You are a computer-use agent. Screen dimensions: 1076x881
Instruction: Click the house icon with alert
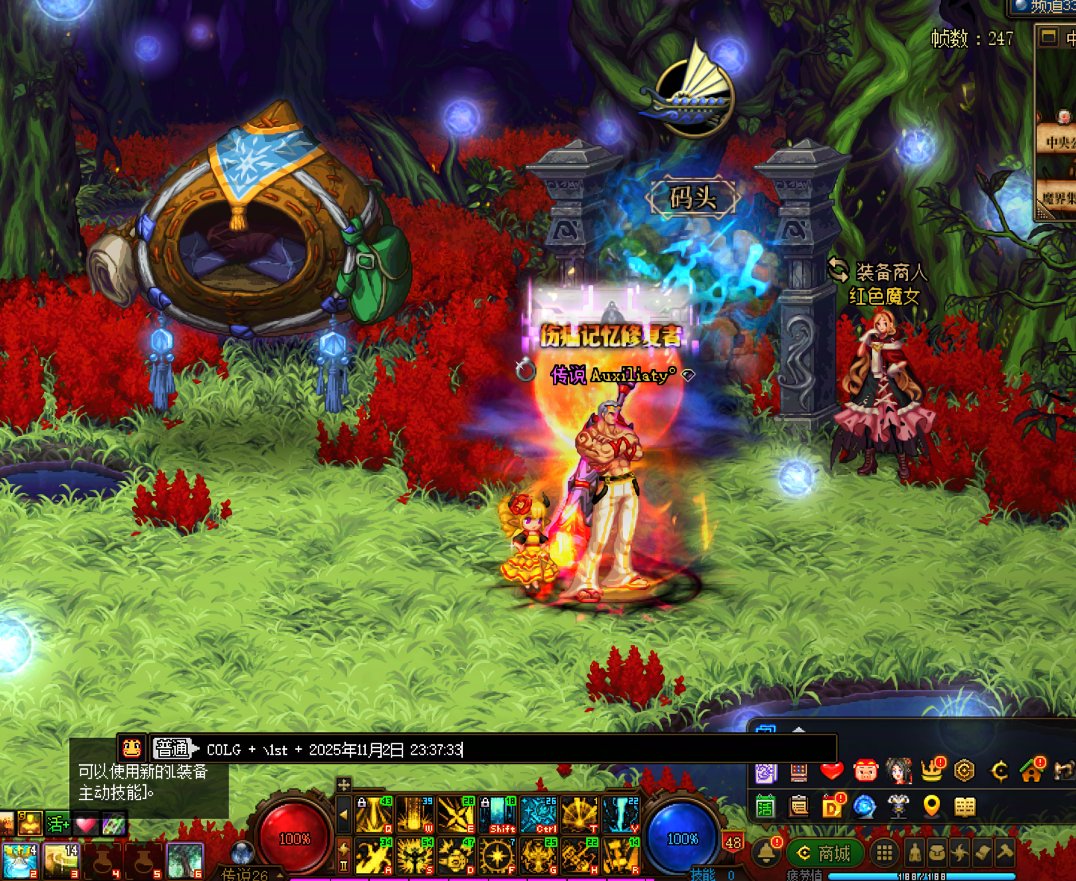tap(1032, 771)
